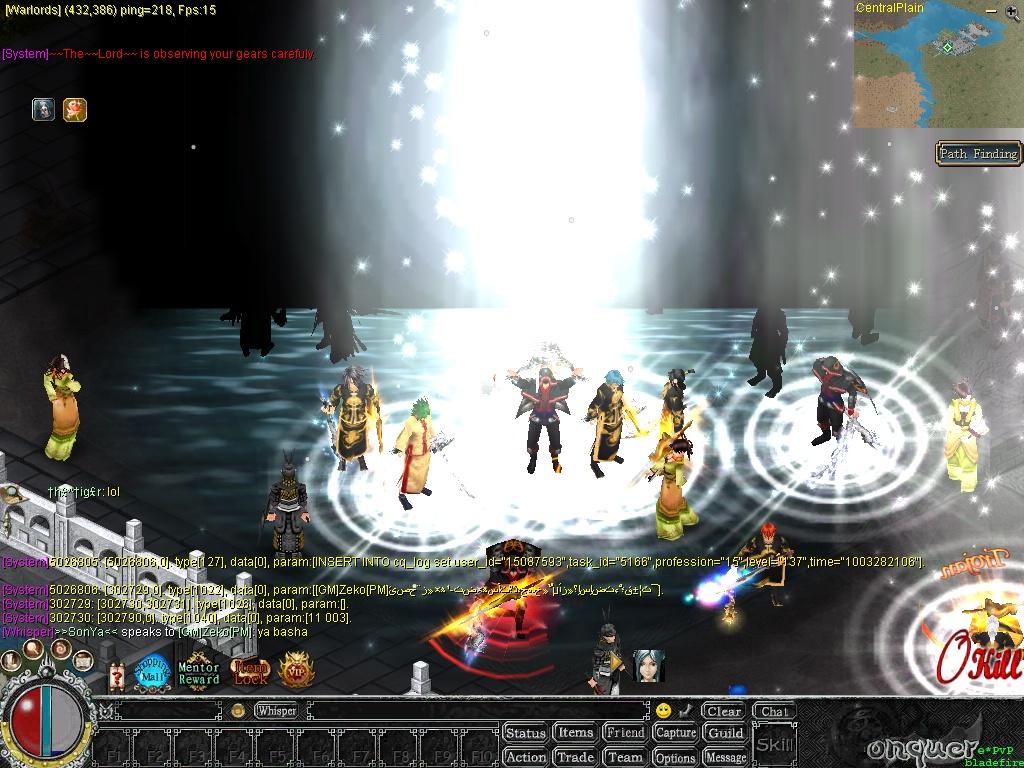Clear the chat log

point(723,711)
